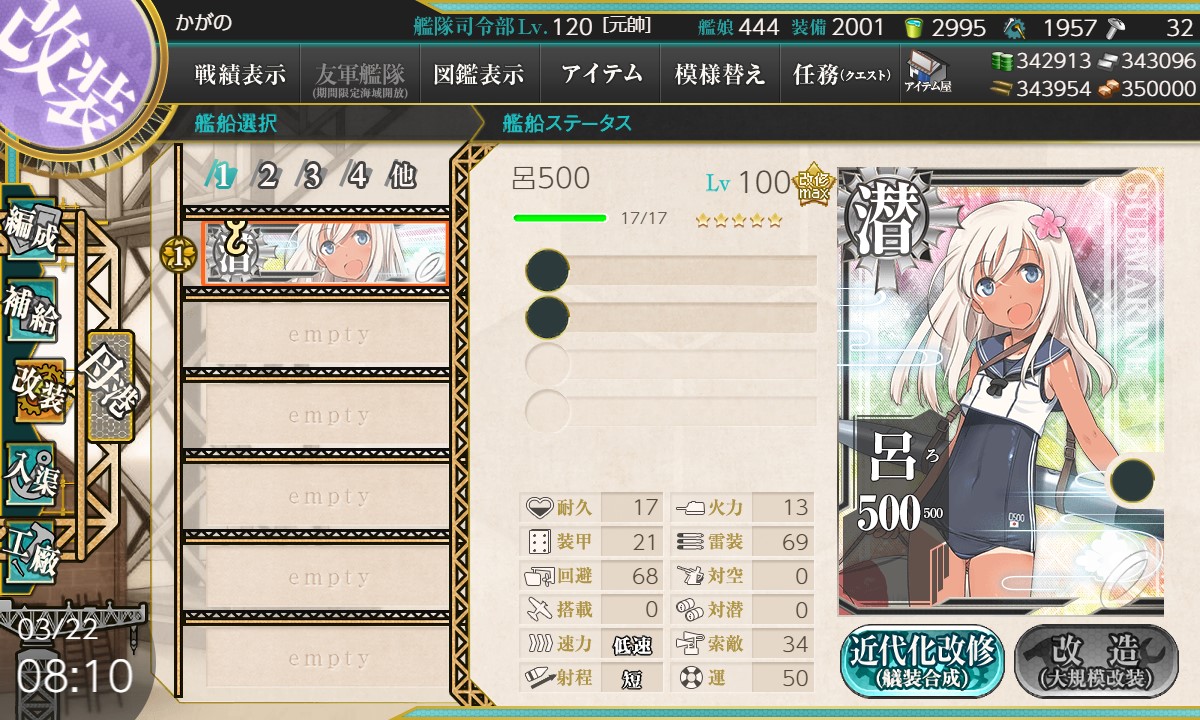The height and width of the screenshot is (720, 1200).
Task: Go to the 補給 resupply screen
Action: tap(32, 310)
